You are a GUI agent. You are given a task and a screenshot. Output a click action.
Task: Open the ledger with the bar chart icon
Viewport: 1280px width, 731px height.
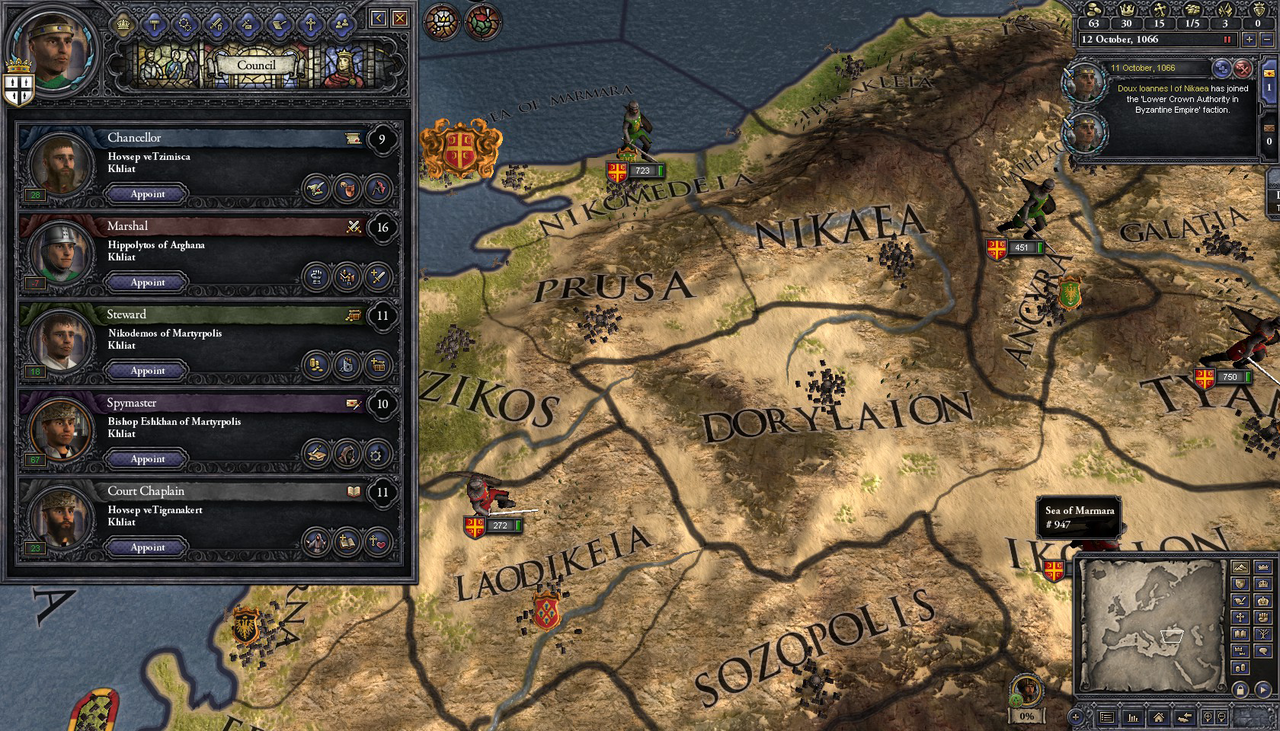click(x=1133, y=717)
